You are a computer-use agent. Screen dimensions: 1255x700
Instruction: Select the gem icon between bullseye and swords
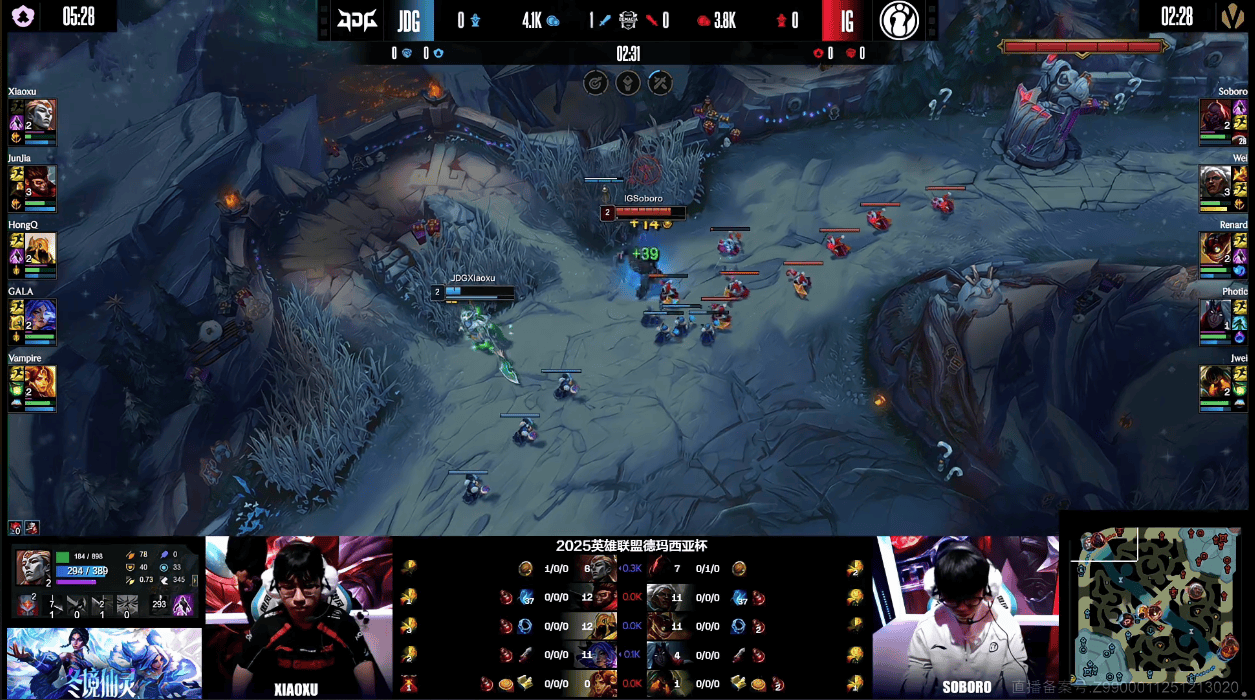coord(628,83)
